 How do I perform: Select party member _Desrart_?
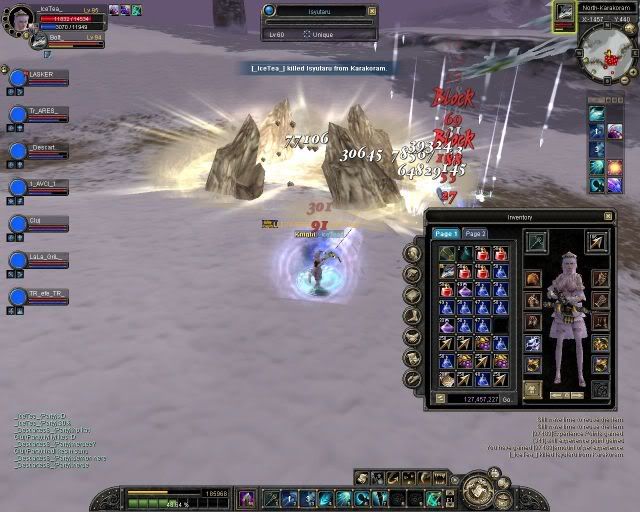coord(42,147)
